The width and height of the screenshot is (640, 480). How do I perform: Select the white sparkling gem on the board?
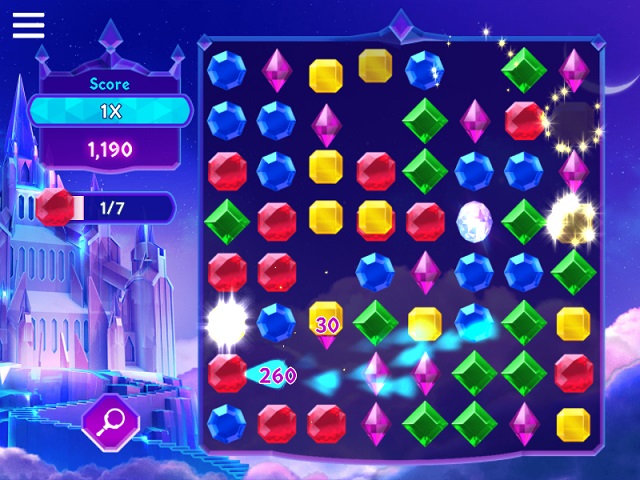pos(474,219)
